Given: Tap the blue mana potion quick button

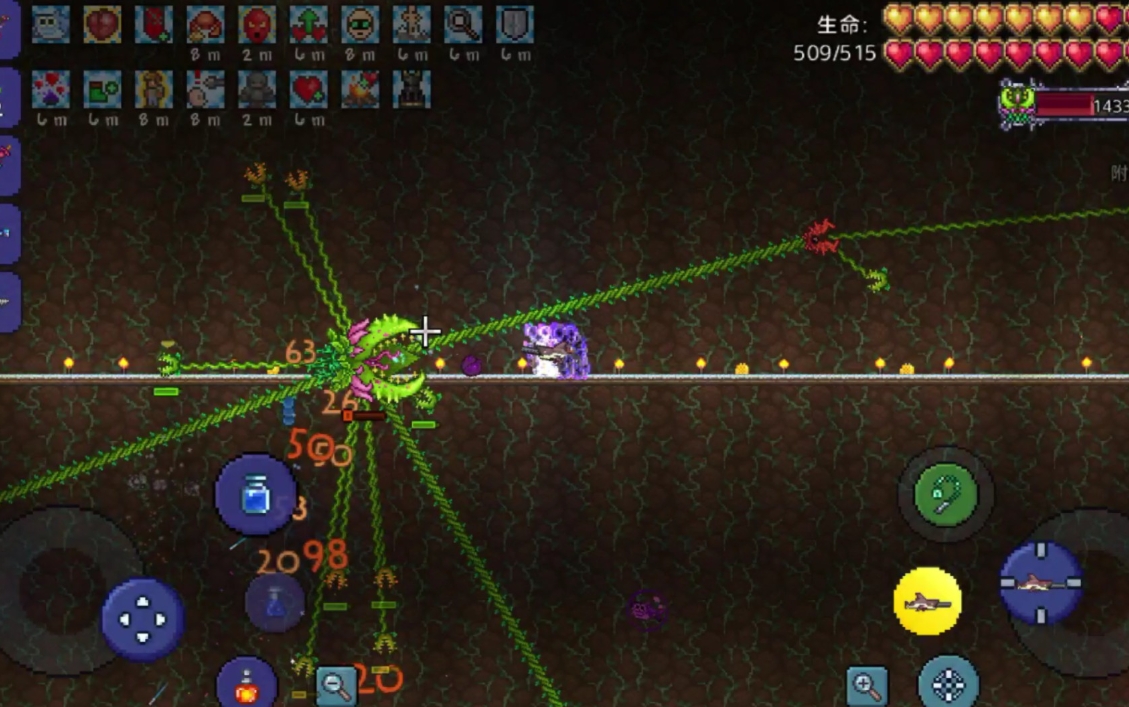Looking at the screenshot, I should point(256,494).
